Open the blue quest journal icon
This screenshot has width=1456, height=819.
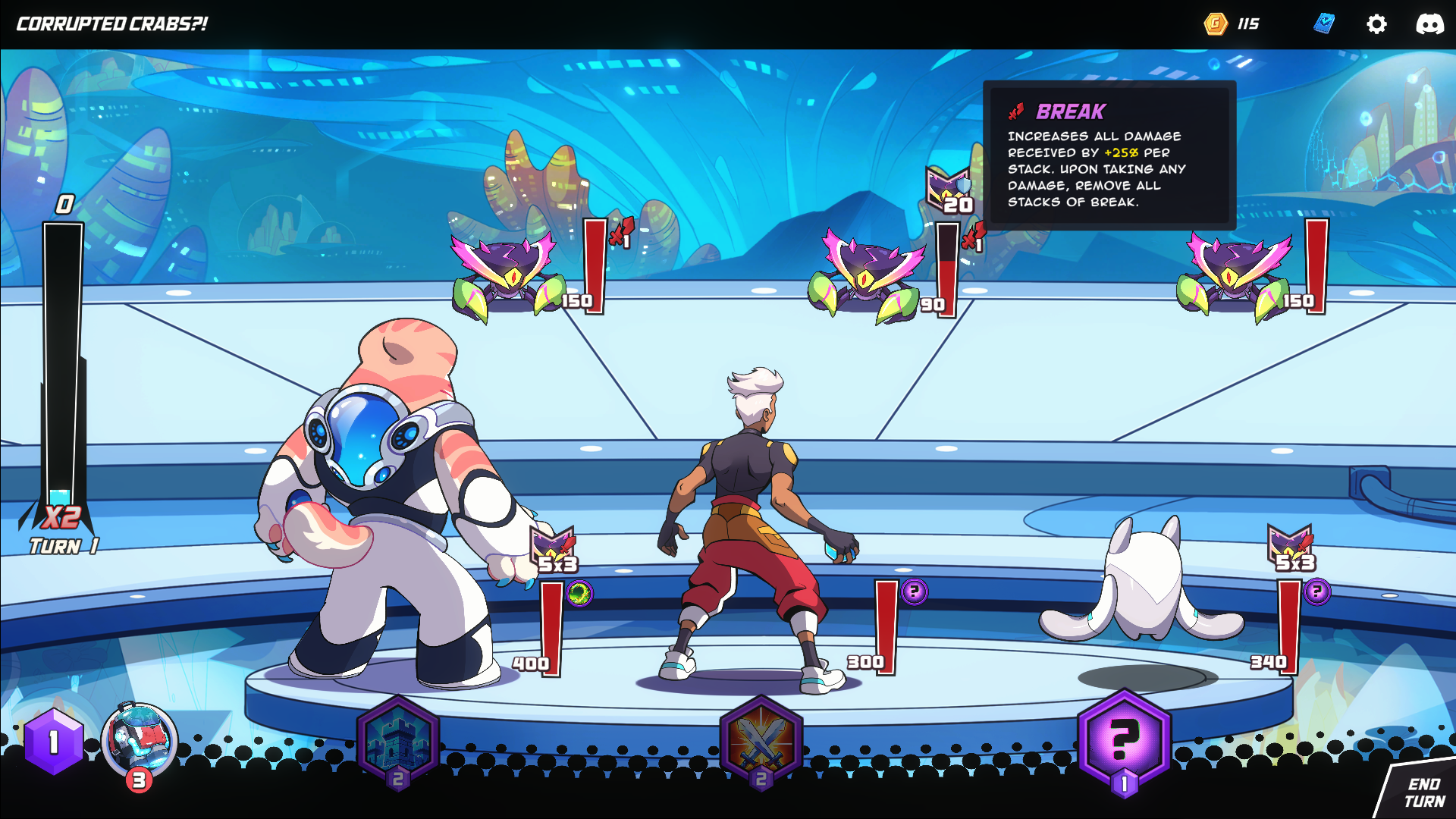[1323, 24]
